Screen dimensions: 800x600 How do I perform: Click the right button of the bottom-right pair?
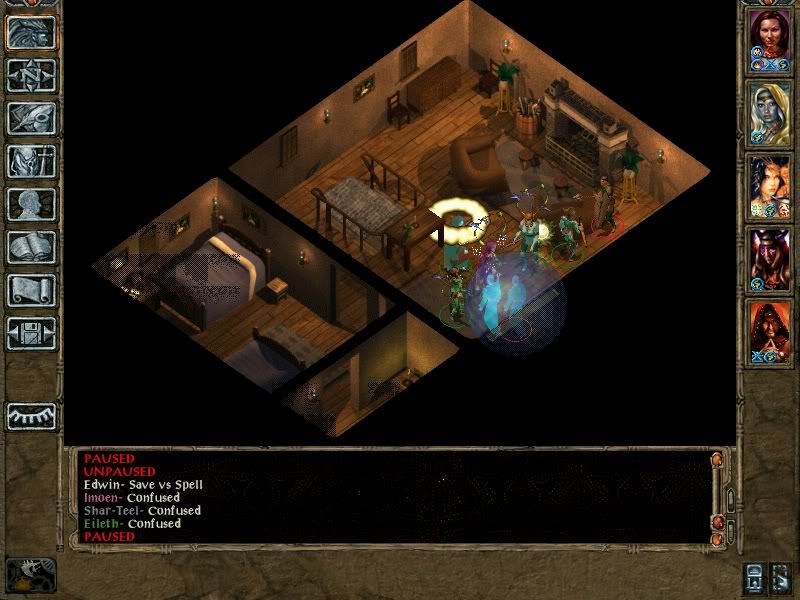coord(781,577)
